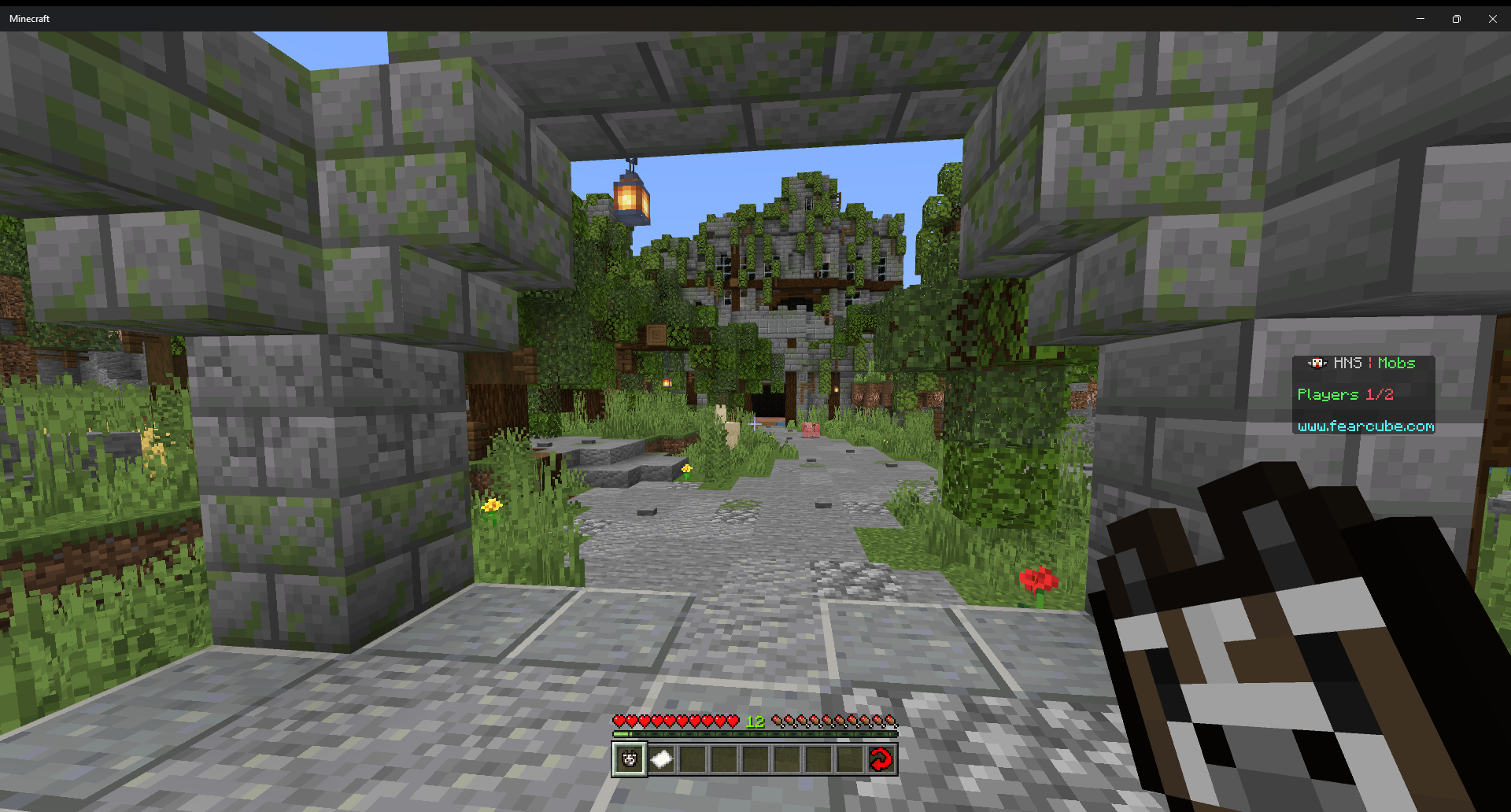The image size is (1511, 812).
Task: Click the highlighted hotbar slot selector frame
Action: (x=629, y=758)
